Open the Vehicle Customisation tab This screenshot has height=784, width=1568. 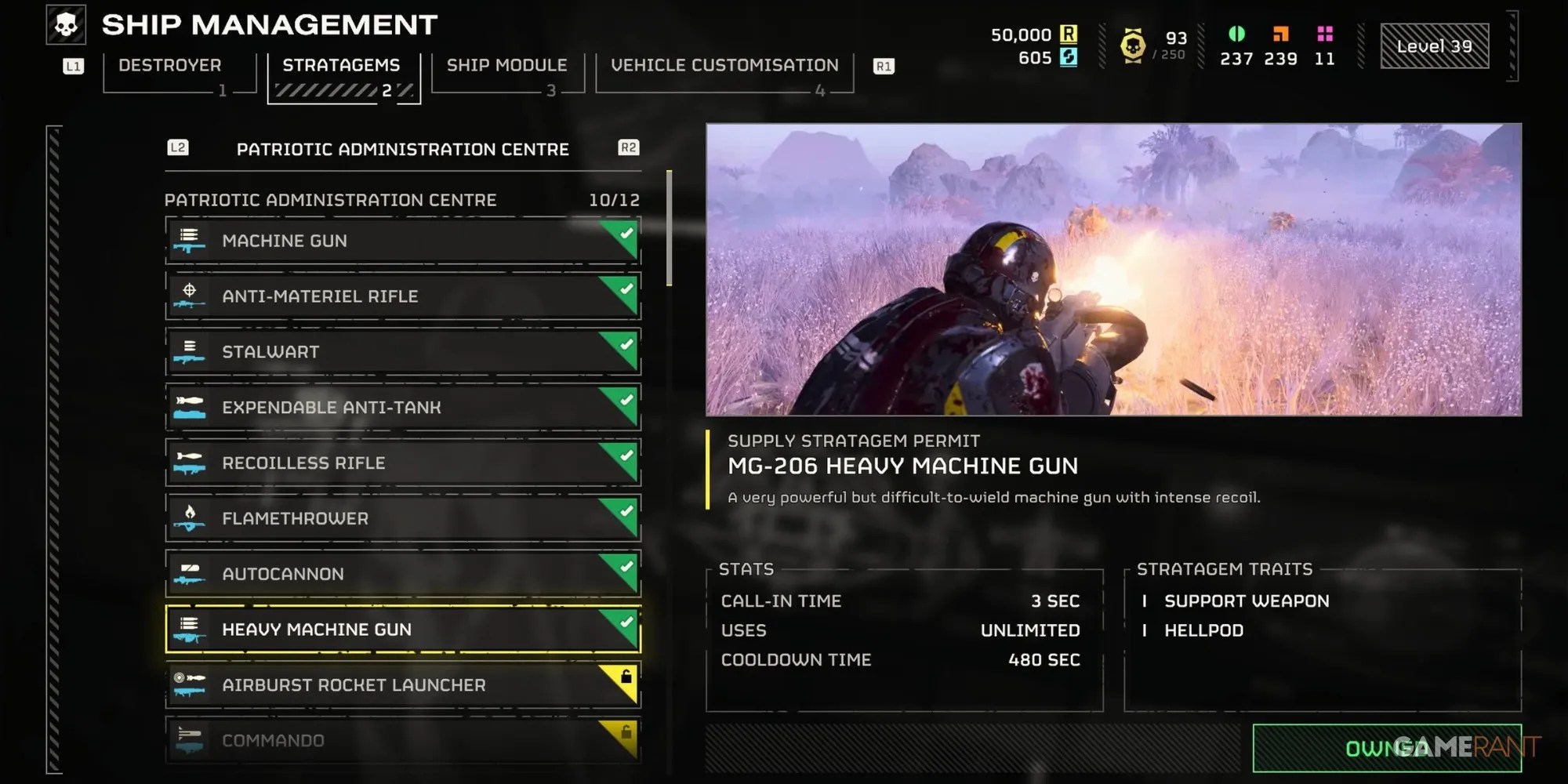[x=724, y=65]
